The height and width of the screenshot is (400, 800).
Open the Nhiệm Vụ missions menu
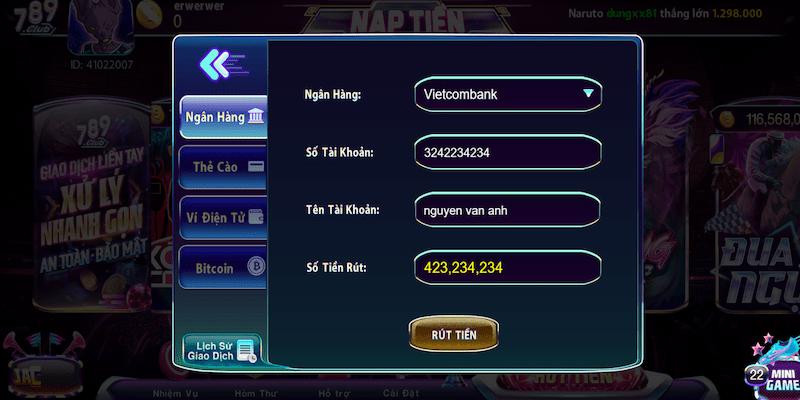pyautogui.click(x=176, y=393)
